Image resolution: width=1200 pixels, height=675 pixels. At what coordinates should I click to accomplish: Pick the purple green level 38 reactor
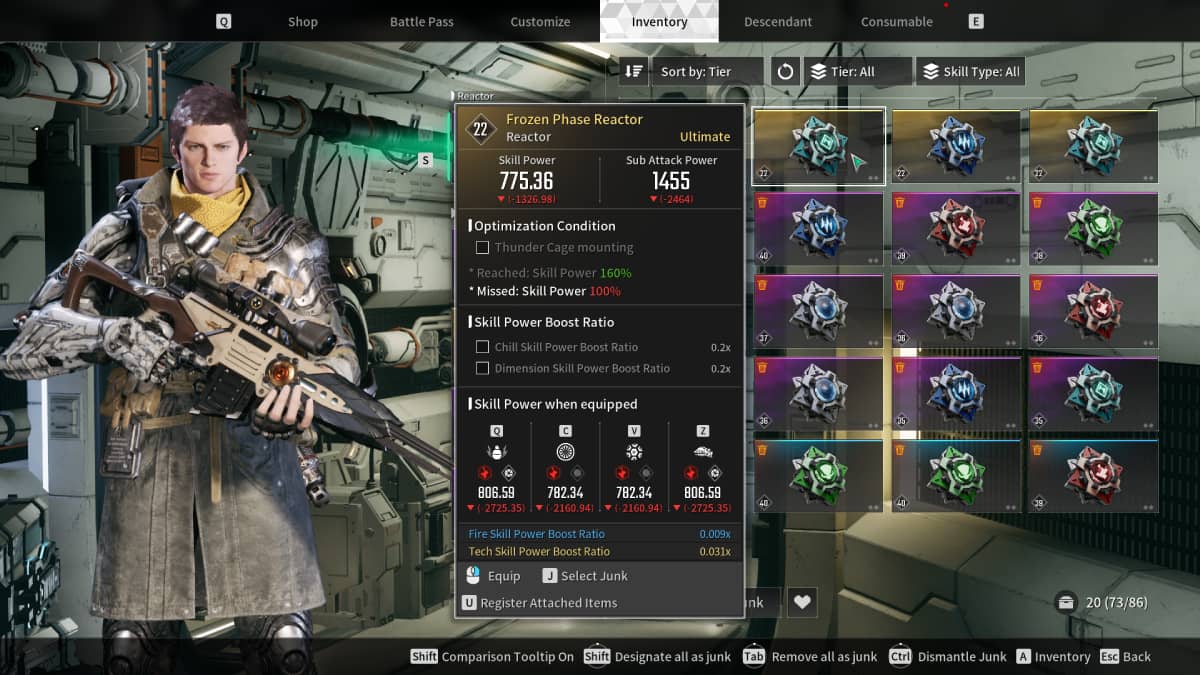pyautogui.click(x=1093, y=229)
